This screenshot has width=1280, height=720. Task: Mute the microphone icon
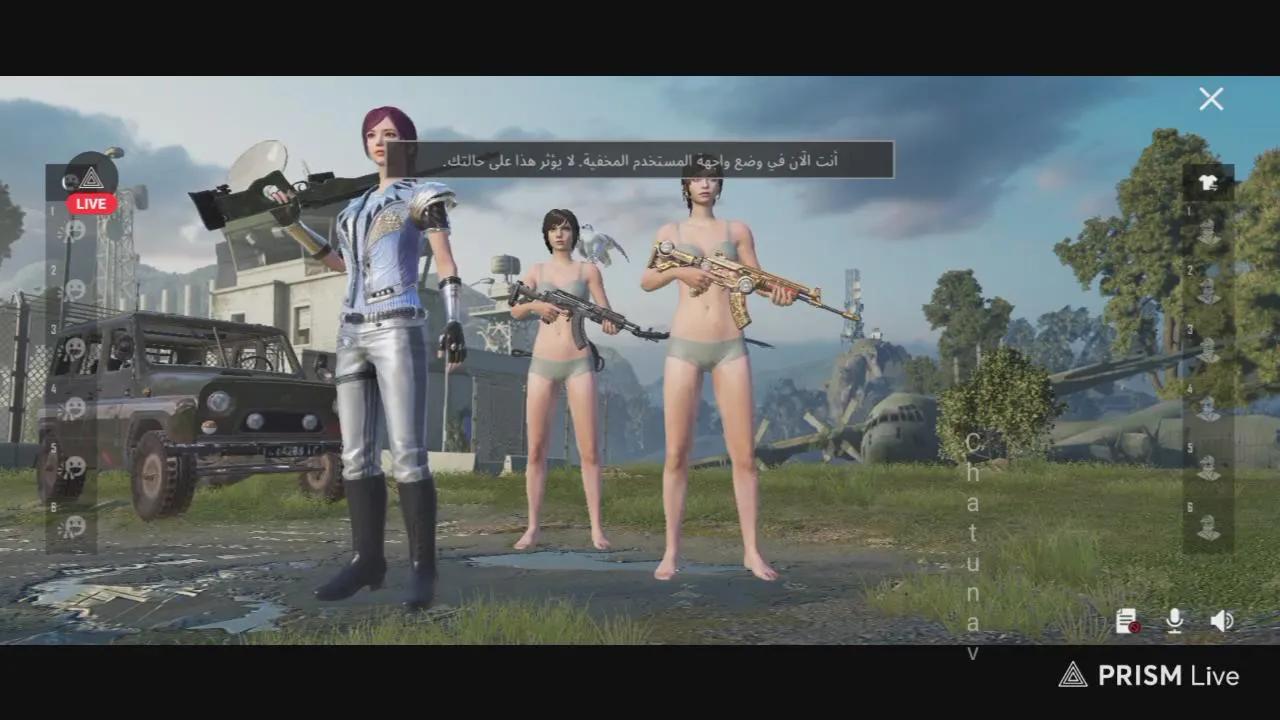click(1172, 622)
